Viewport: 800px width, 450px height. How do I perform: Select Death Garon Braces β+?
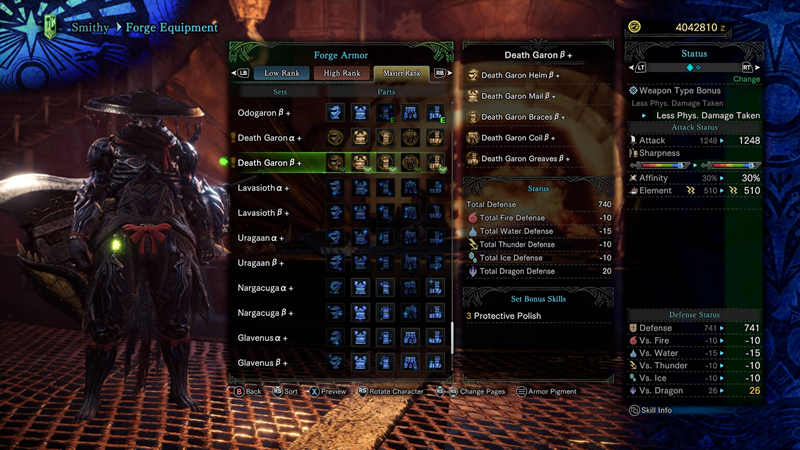point(523,117)
